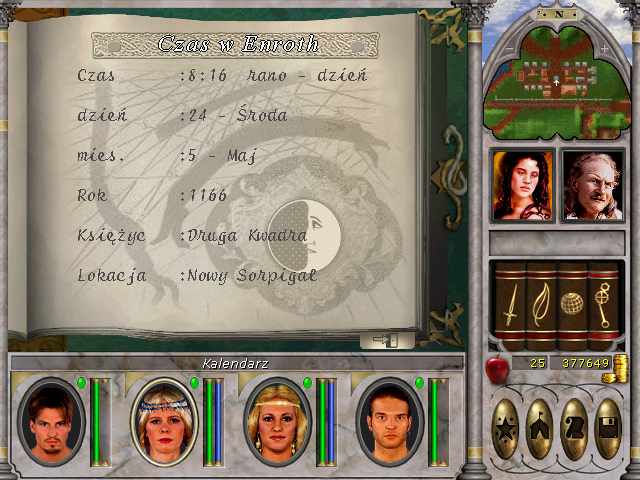Viewport: 640px width, 480px height.
Task: Select the dark-haired goateed man party portrait
Action: [50, 421]
